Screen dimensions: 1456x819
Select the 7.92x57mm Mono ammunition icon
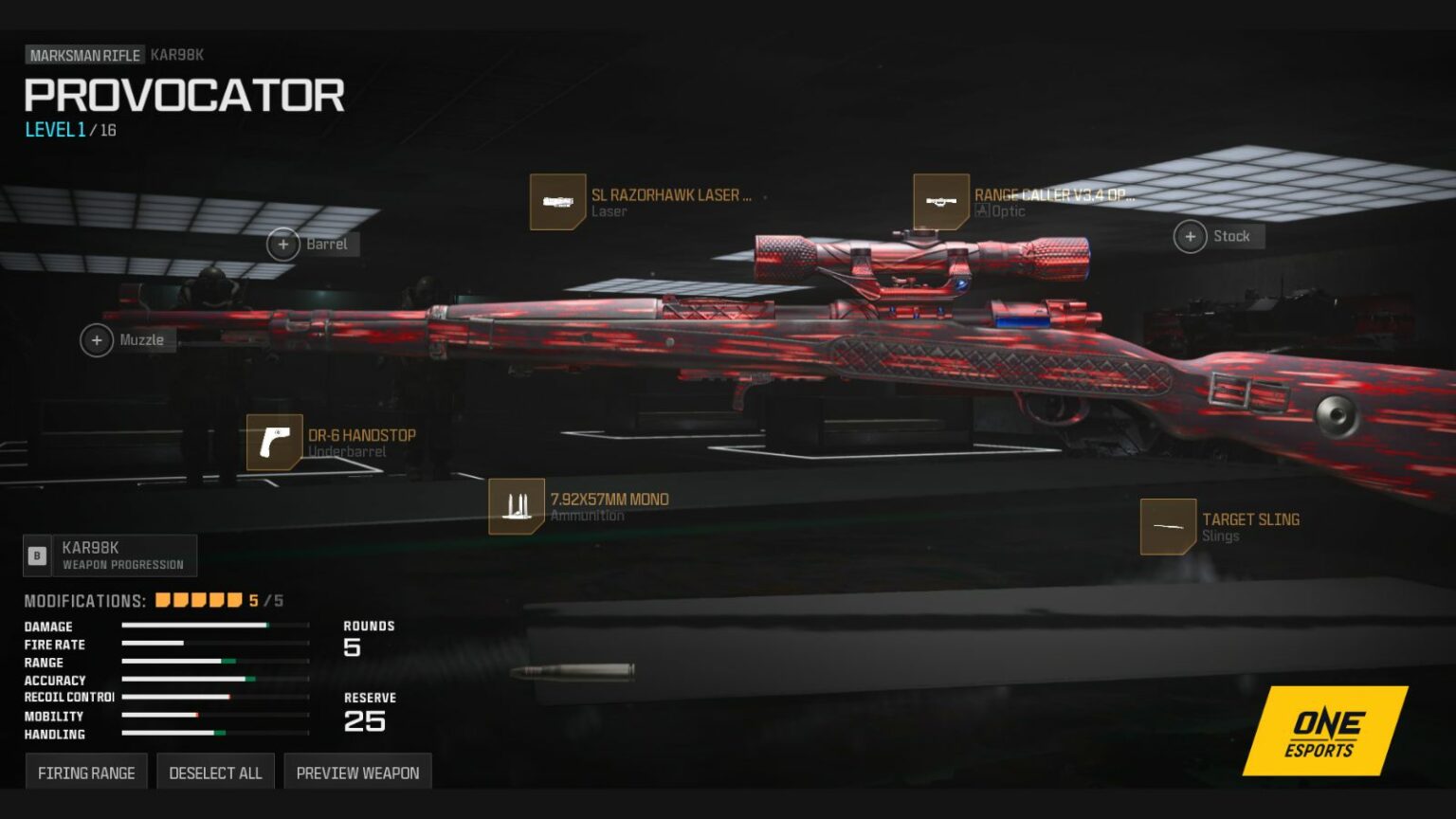(x=516, y=507)
